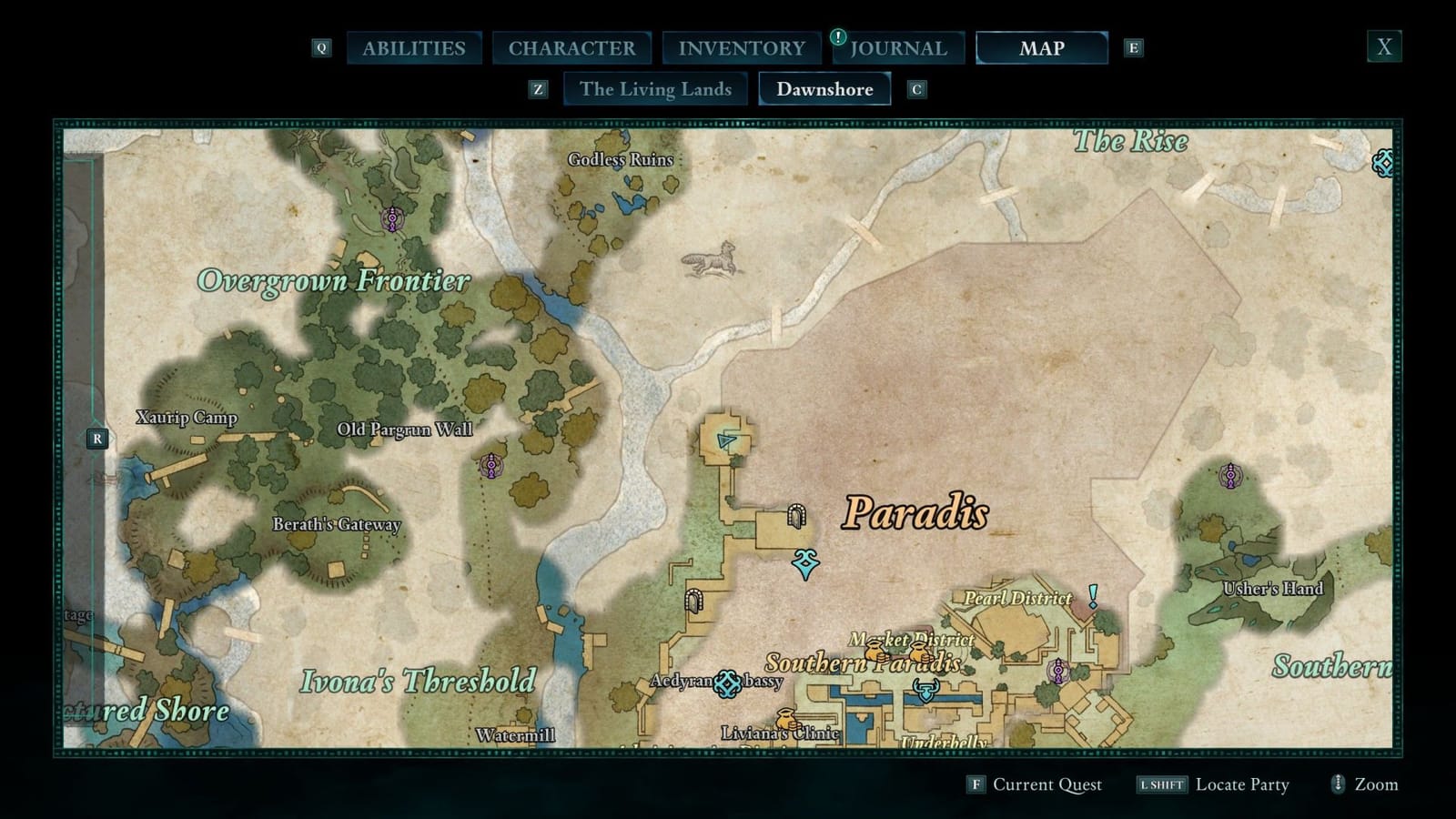1456x819 pixels.
Task: Open the Journal screen
Action: 897,48
